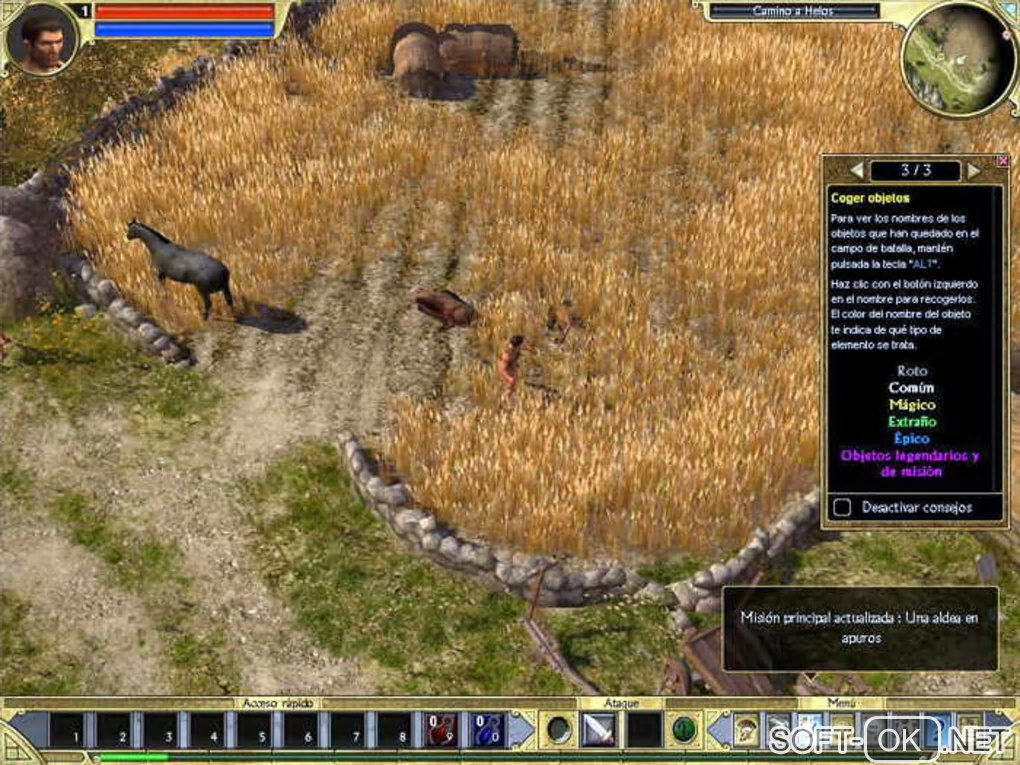The width and height of the screenshot is (1020, 765).
Task: Select quick access slot 5
Action: coord(254,731)
